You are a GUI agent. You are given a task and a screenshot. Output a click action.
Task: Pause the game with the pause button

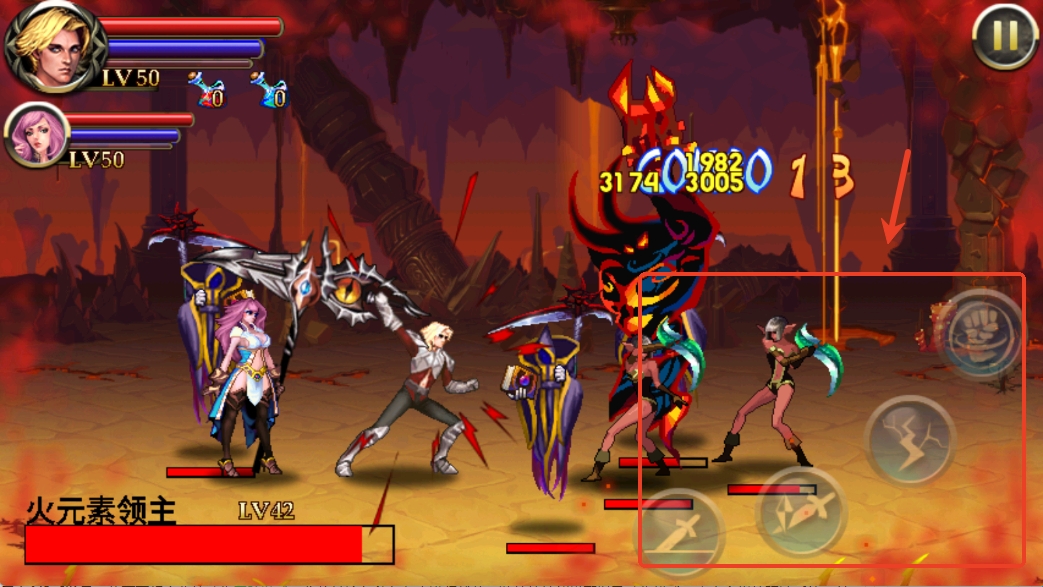click(1005, 36)
